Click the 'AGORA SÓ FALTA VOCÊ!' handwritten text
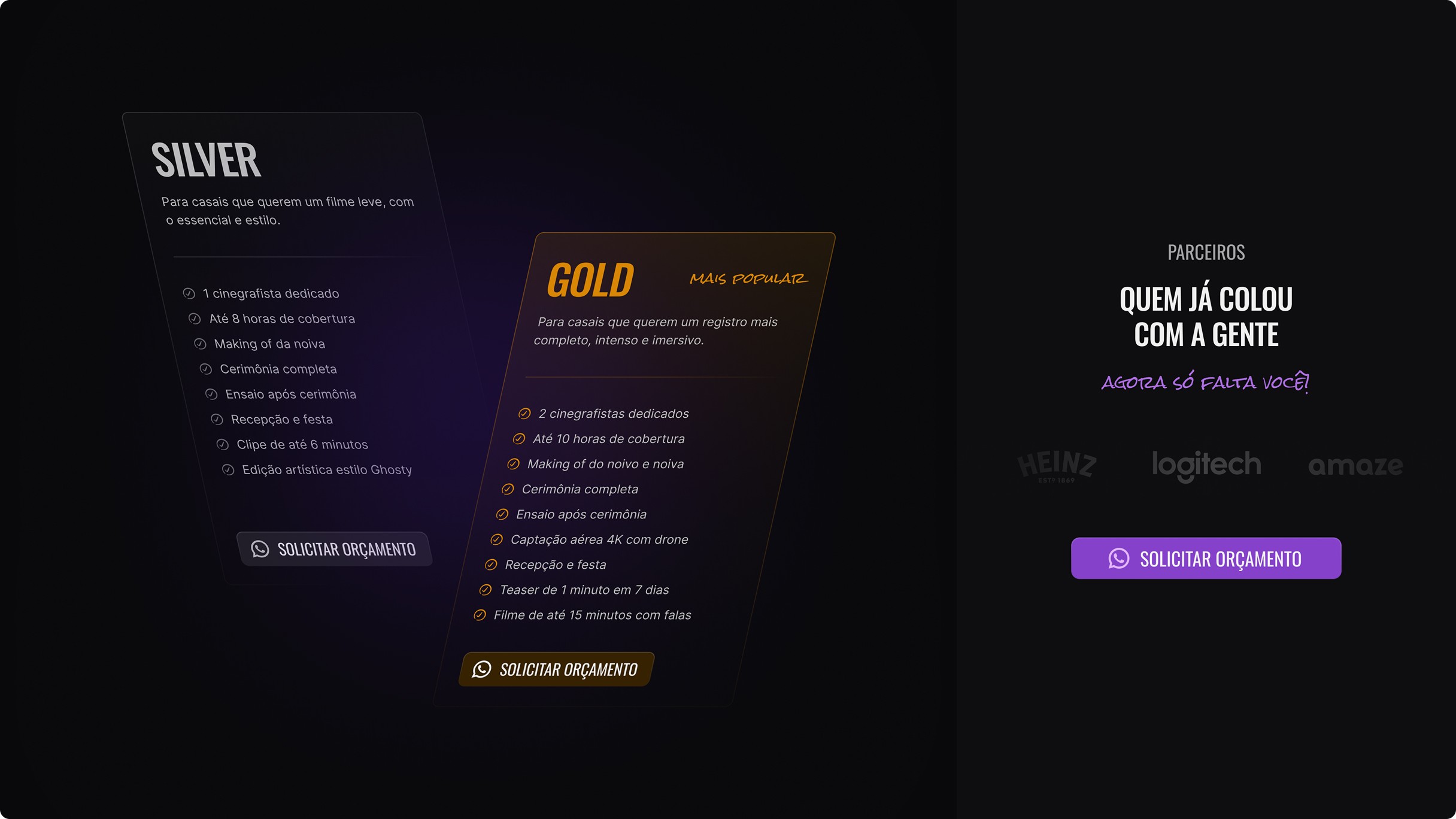The height and width of the screenshot is (819, 1456). (1205, 383)
